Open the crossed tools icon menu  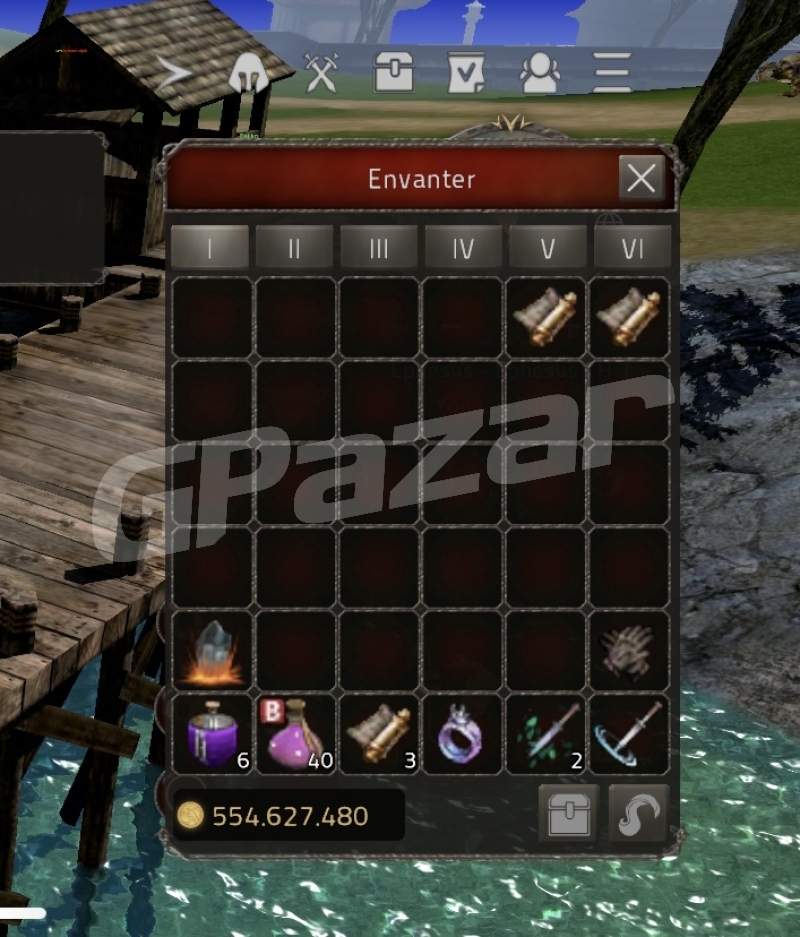322,73
